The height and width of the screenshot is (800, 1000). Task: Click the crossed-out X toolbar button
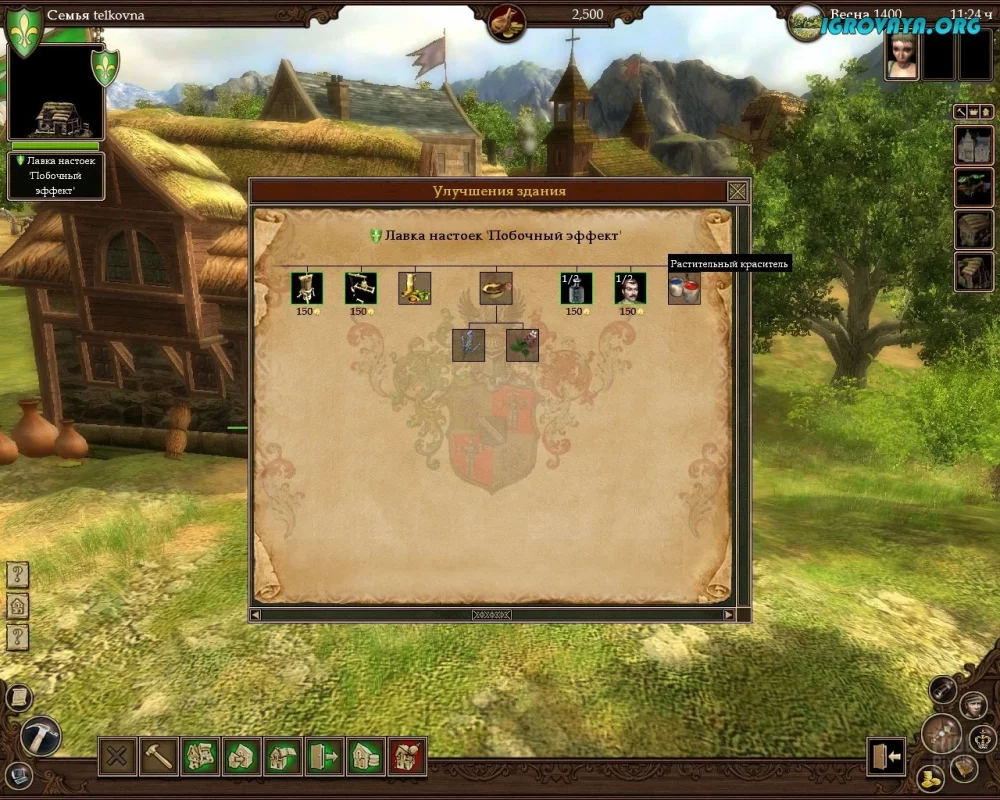click(x=117, y=757)
